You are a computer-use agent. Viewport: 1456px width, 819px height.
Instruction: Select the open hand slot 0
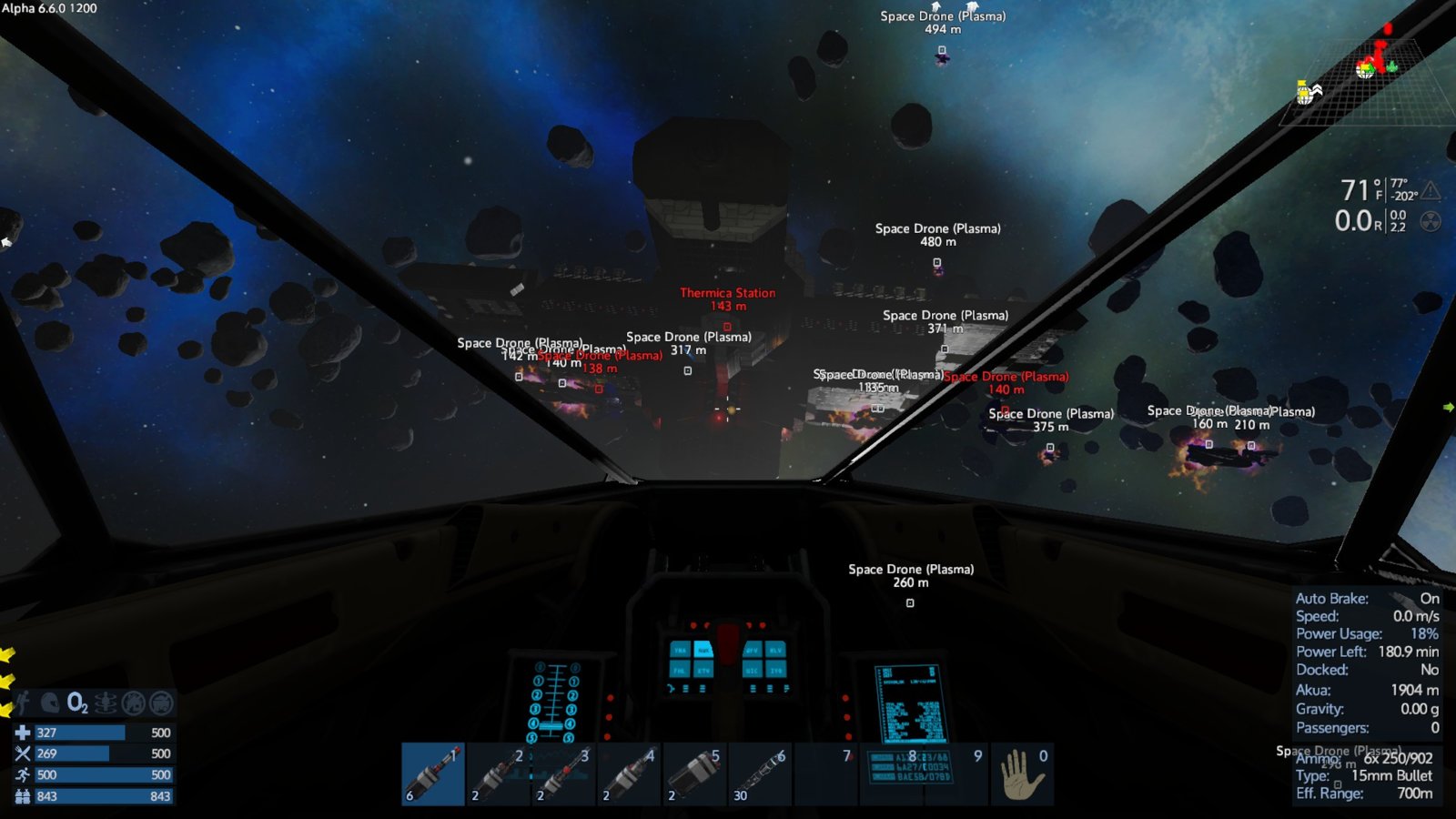click(x=1023, y=774)
